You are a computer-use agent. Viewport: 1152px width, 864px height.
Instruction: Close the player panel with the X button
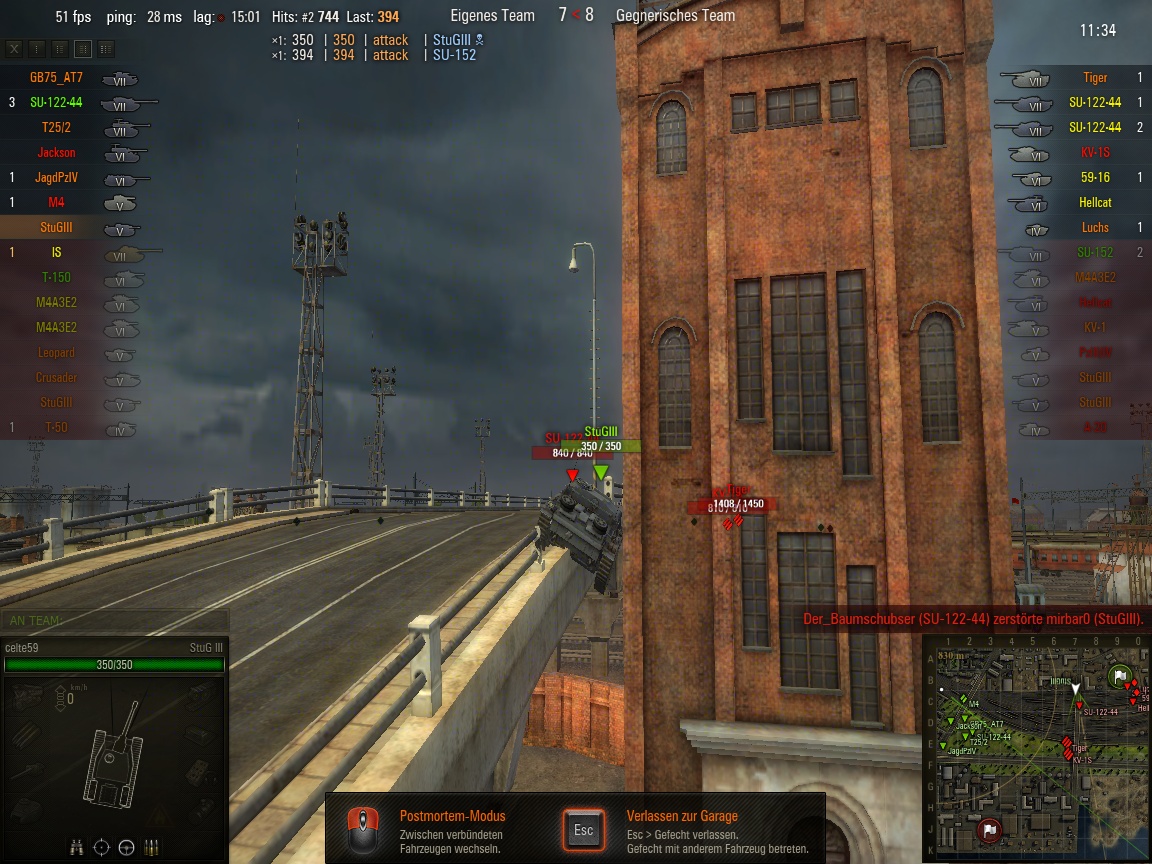(x=14, y=48)
